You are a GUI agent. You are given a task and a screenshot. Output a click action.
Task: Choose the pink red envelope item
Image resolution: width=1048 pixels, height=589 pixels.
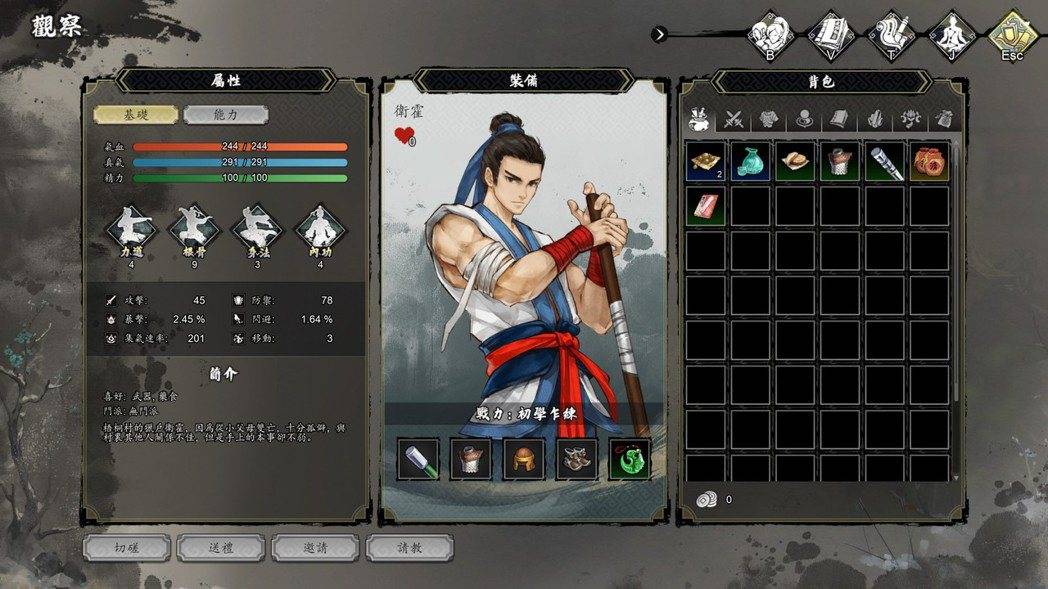click(706, 207)
